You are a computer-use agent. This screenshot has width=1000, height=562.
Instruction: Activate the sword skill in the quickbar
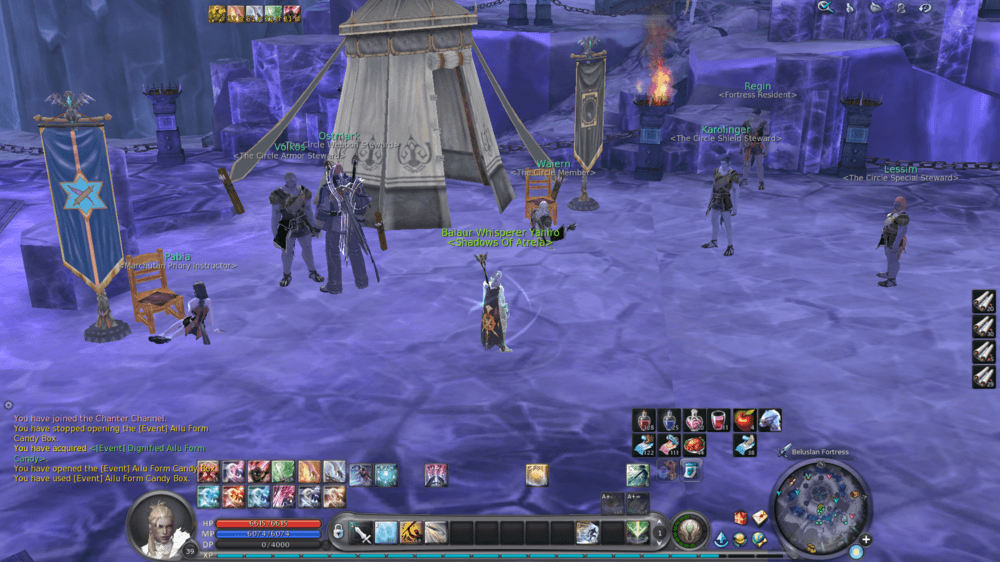point(362,532)
